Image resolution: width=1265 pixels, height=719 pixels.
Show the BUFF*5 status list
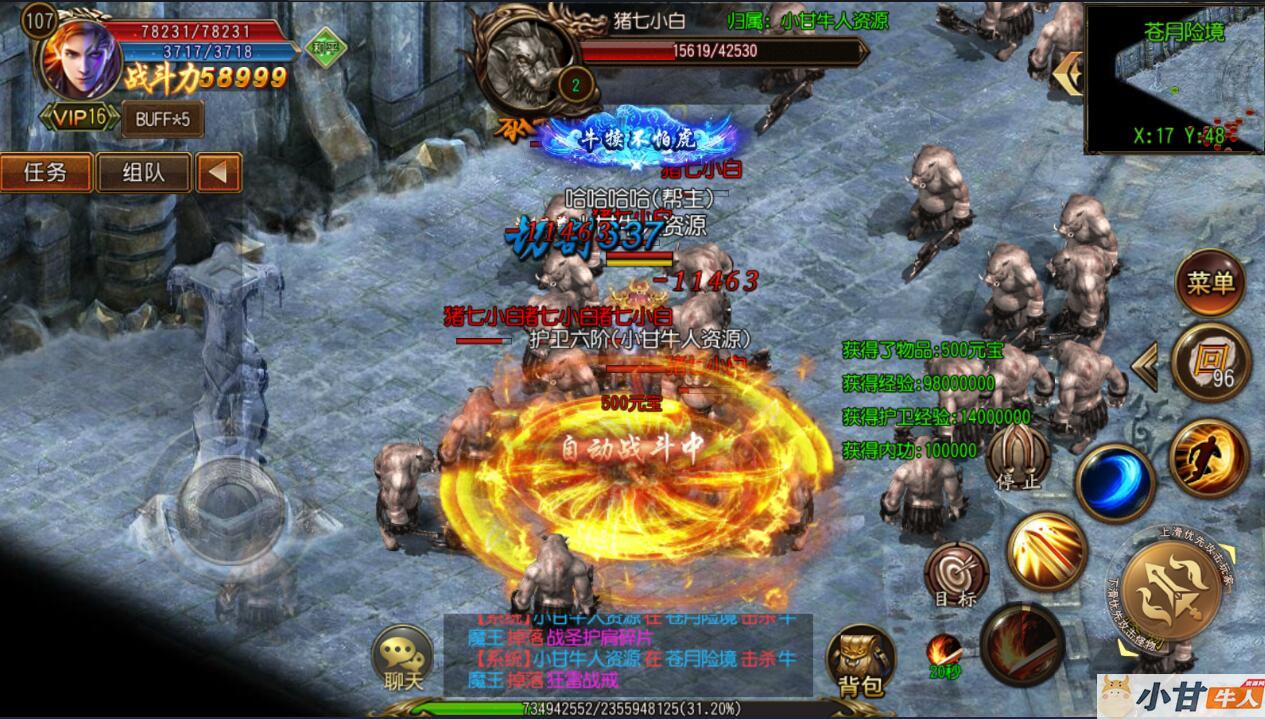point(162,120)
